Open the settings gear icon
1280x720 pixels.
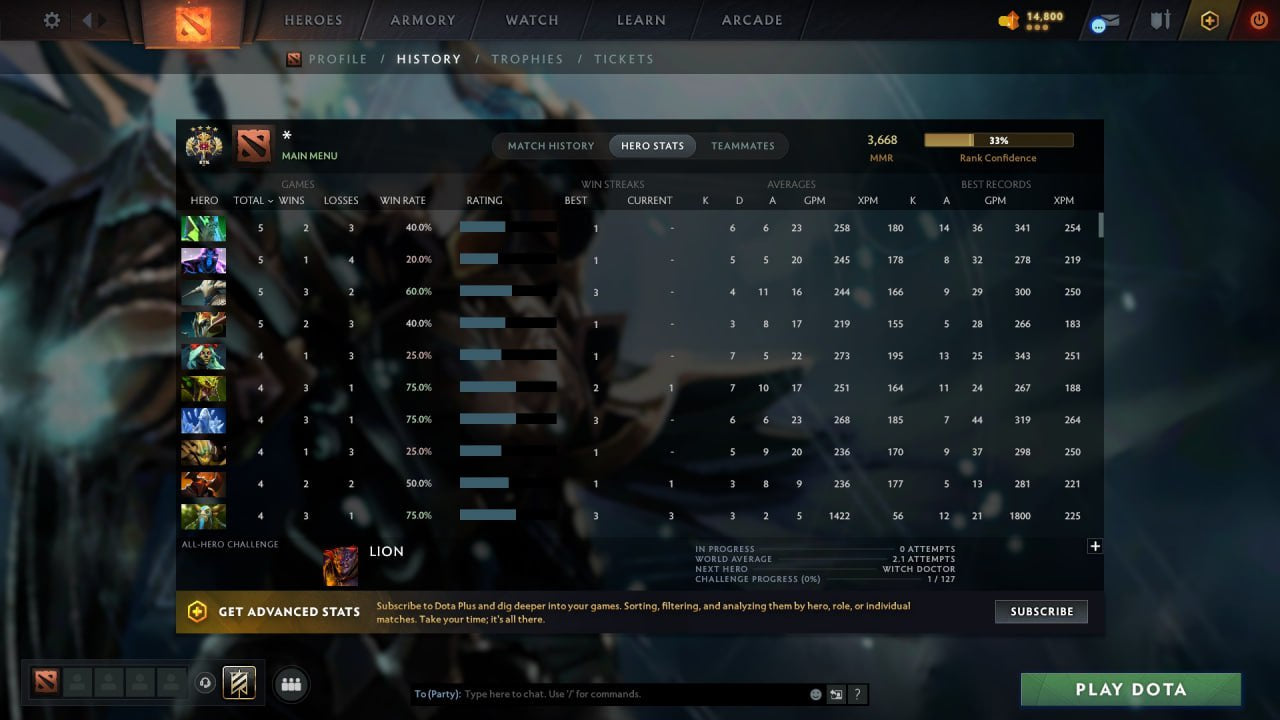click(50, 20)
